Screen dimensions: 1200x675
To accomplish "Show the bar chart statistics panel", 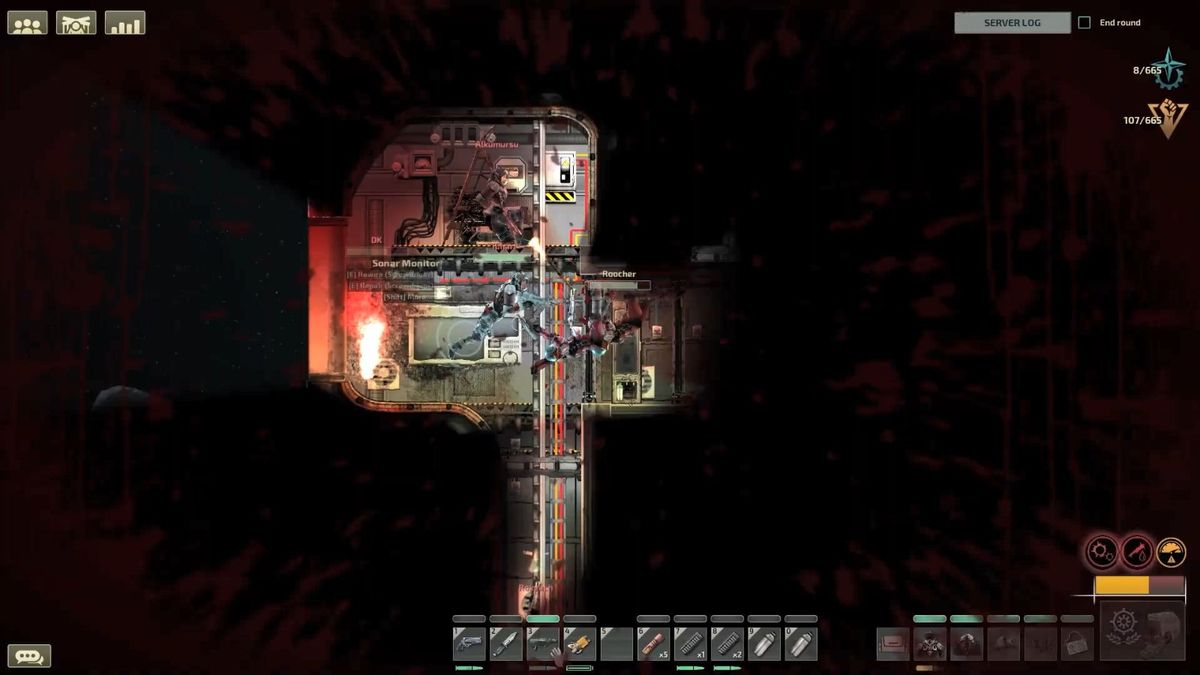I will 125,22.
